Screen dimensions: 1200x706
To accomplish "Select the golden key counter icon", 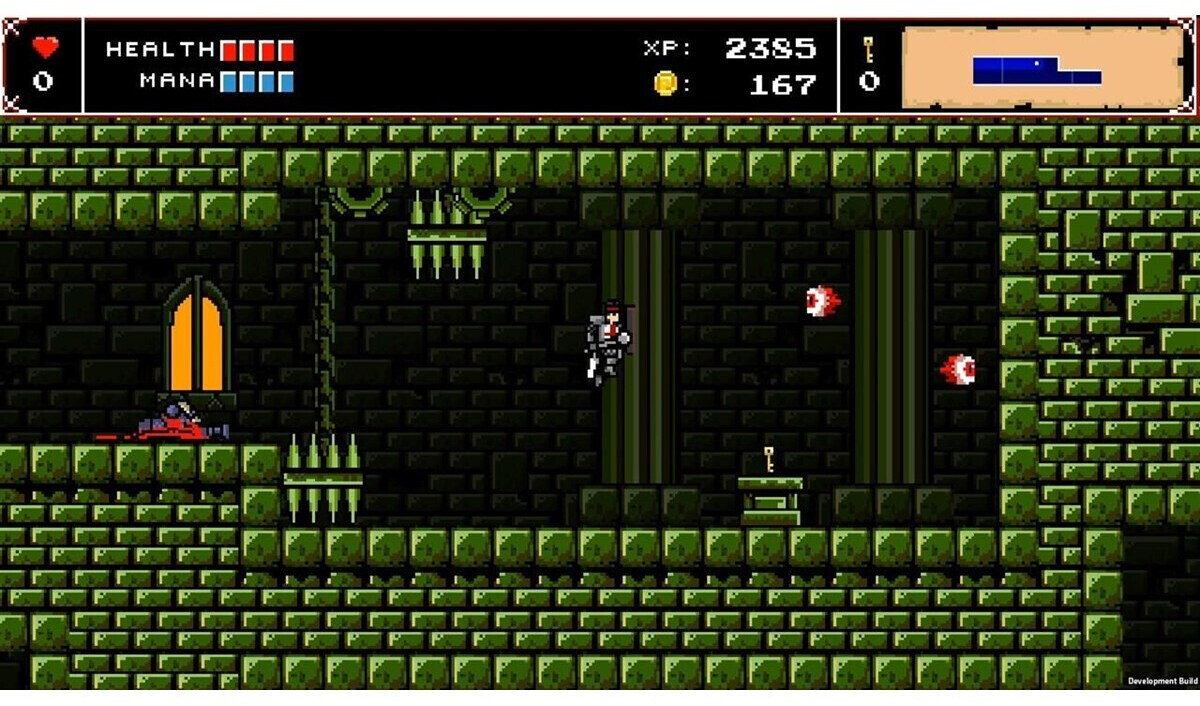I will [x=868, y=49].
